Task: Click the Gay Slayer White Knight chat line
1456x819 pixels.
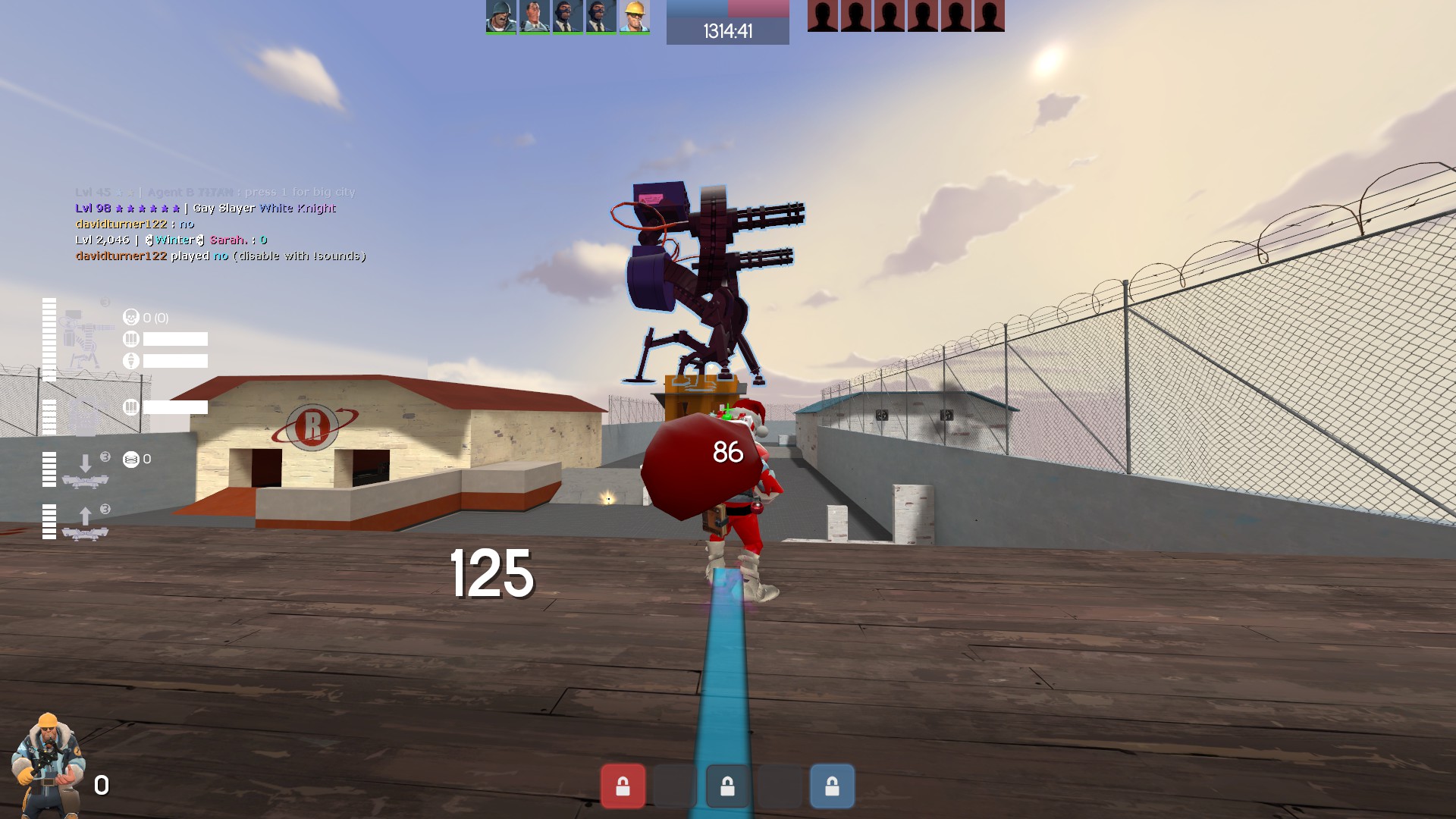Action: (206, 209)
